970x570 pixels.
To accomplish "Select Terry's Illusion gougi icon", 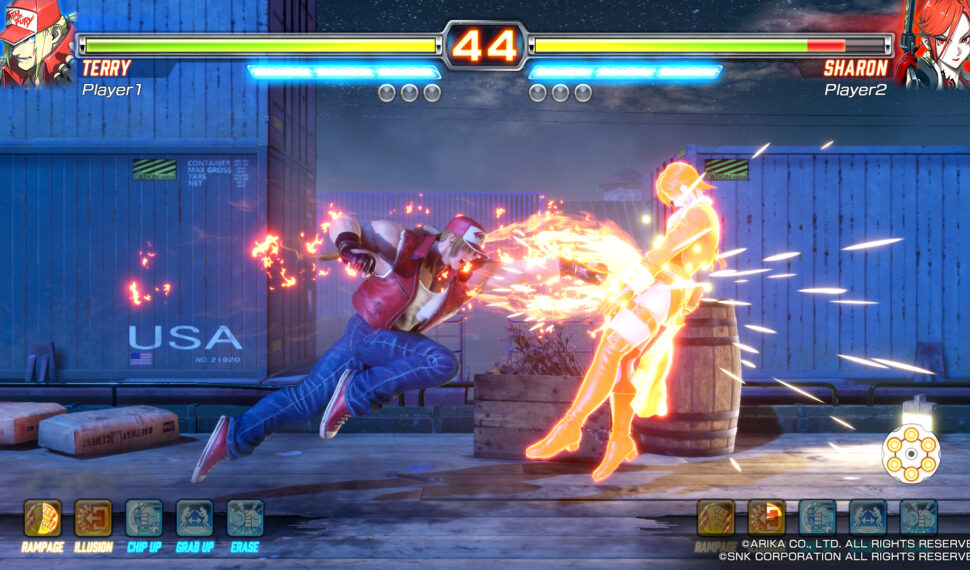I will (93, 518).
